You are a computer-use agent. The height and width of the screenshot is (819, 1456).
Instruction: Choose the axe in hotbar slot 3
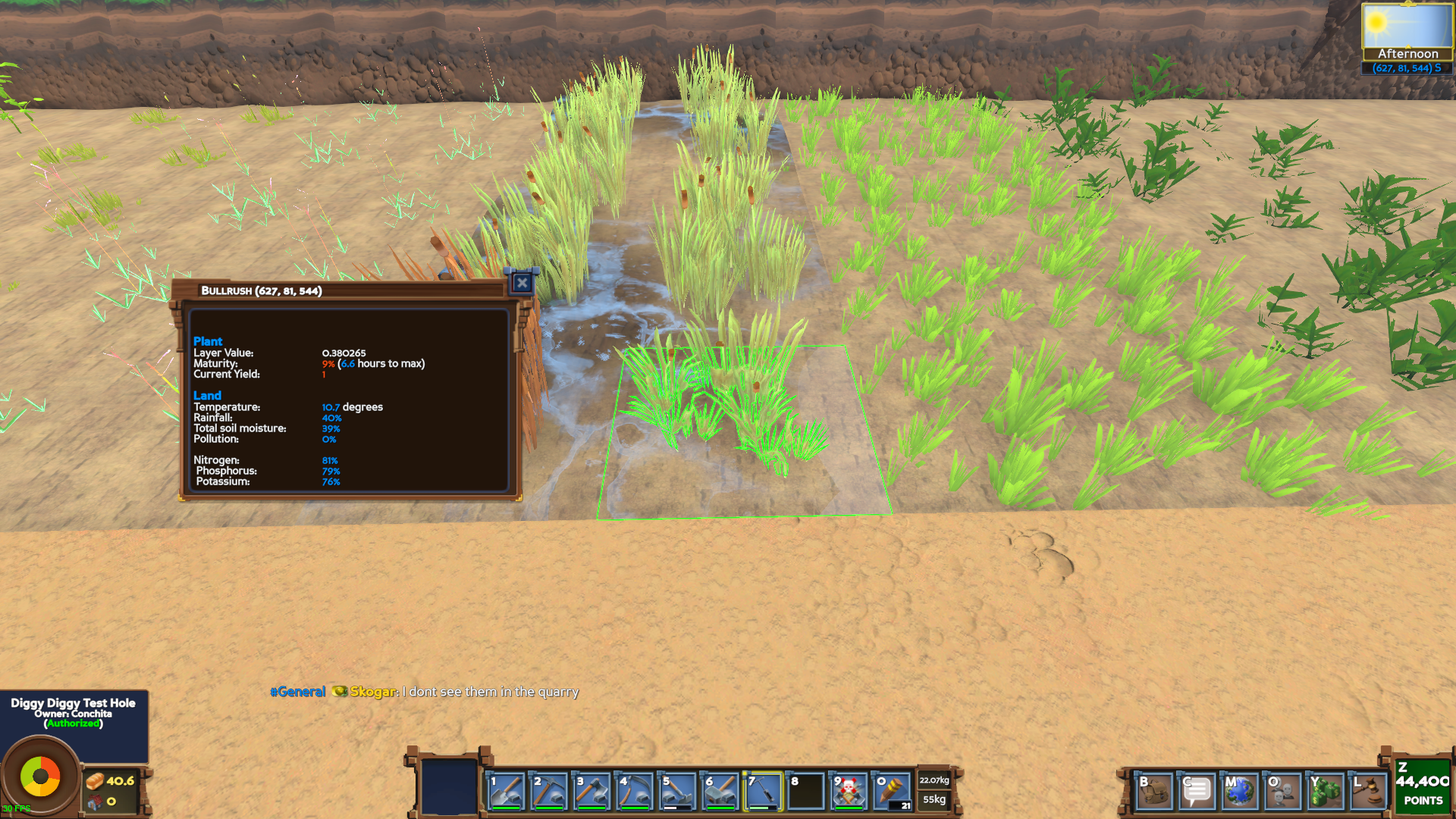[592, 791]
